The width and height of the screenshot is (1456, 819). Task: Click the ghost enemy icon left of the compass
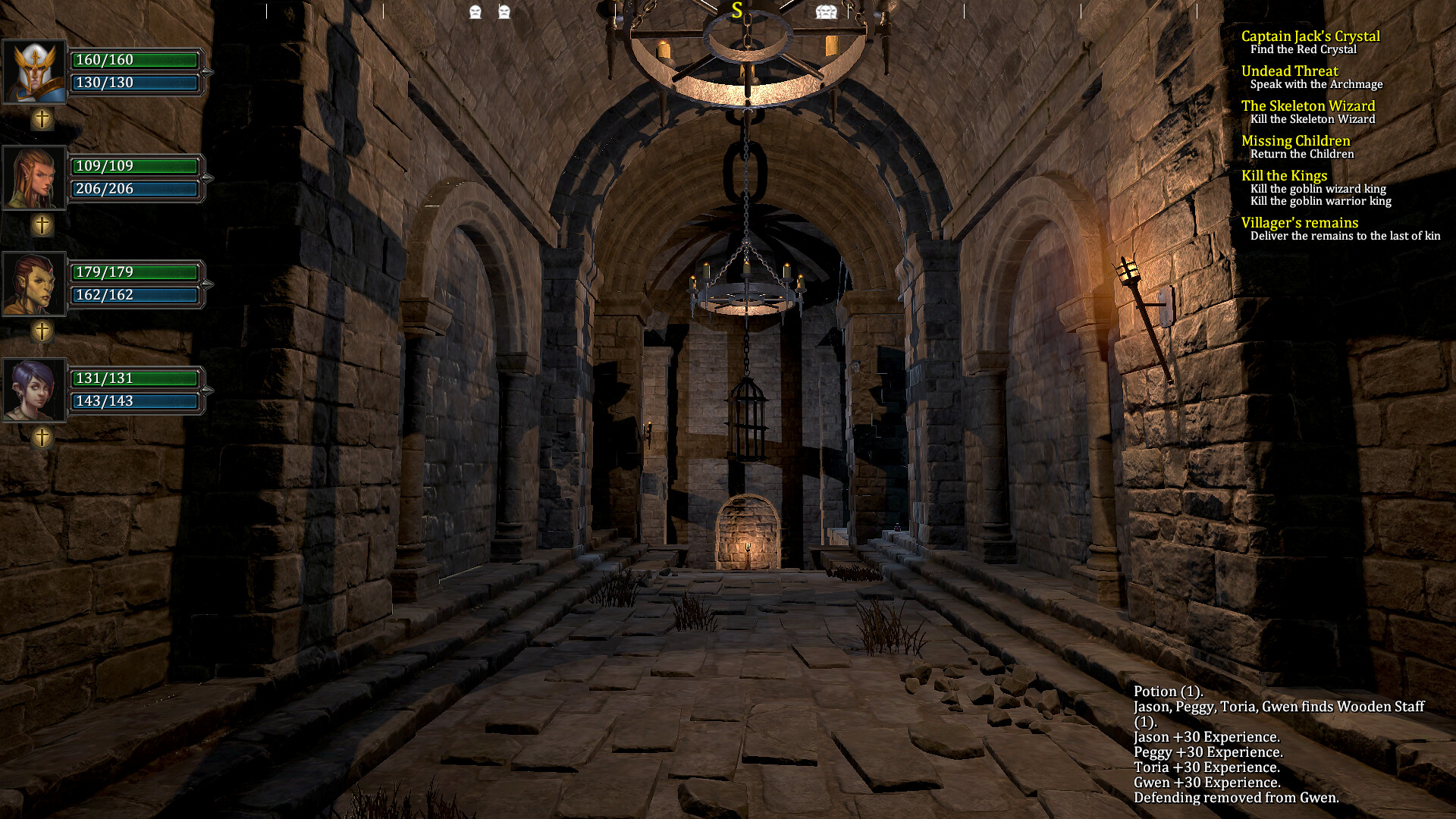pyautogui.click(x=474, y=11)
